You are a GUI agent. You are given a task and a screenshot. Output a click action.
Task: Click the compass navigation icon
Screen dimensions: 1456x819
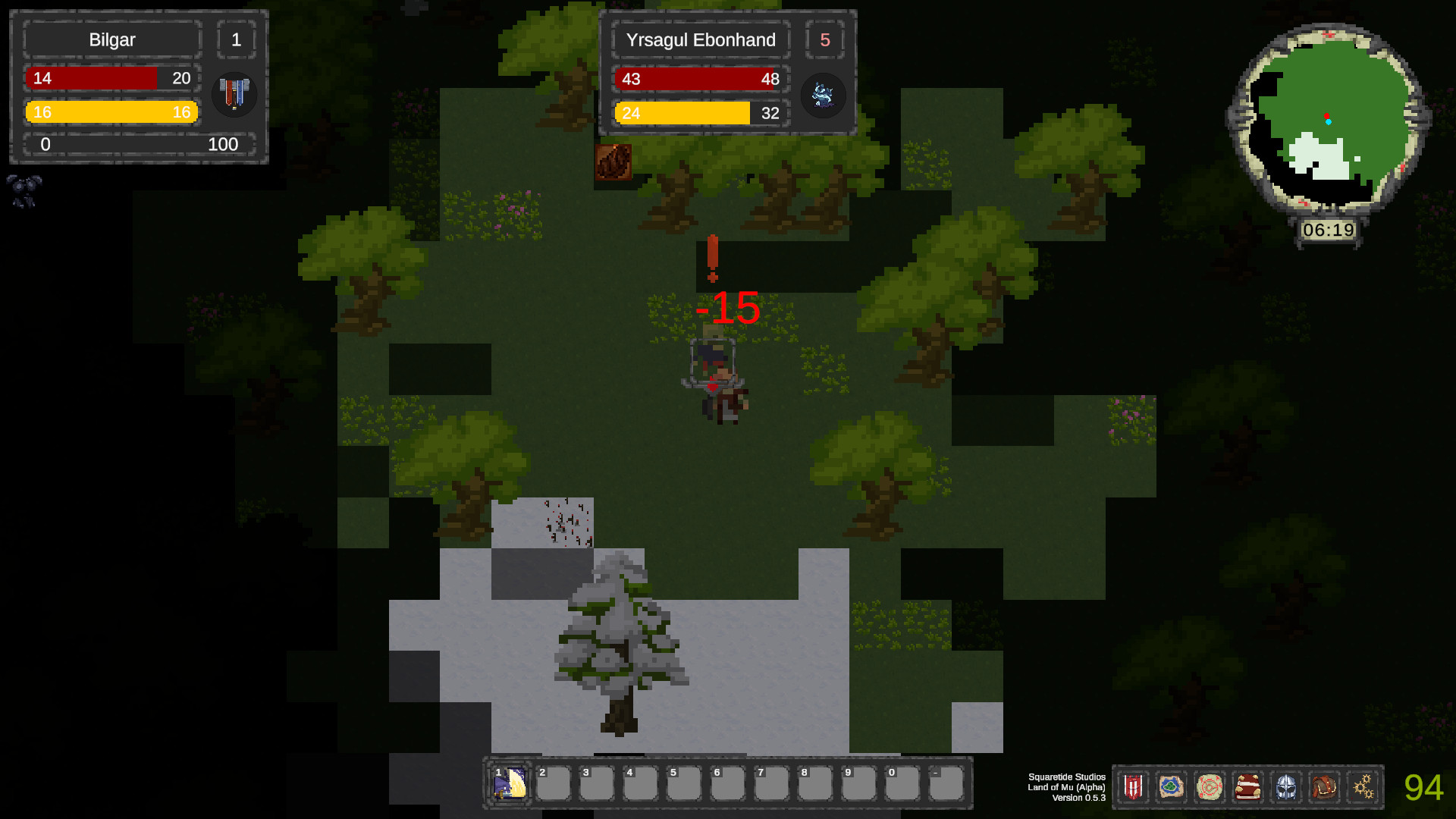click(x=1210, y=787)
